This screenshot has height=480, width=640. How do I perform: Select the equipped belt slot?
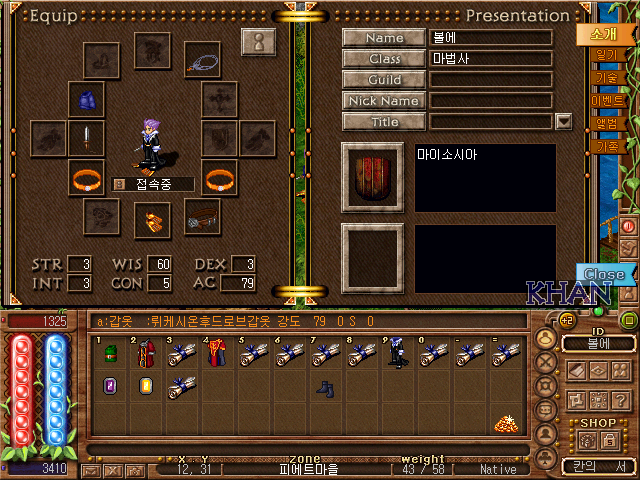coord(202,215)
